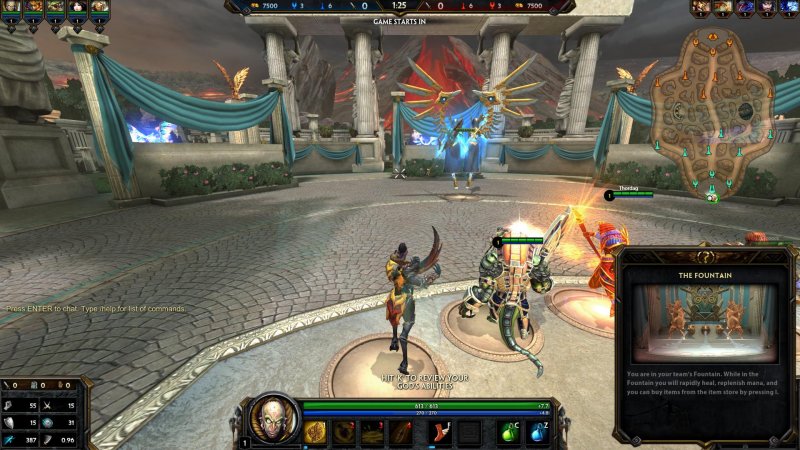Activate the first ability with the golden icon

tap(315, 432)
